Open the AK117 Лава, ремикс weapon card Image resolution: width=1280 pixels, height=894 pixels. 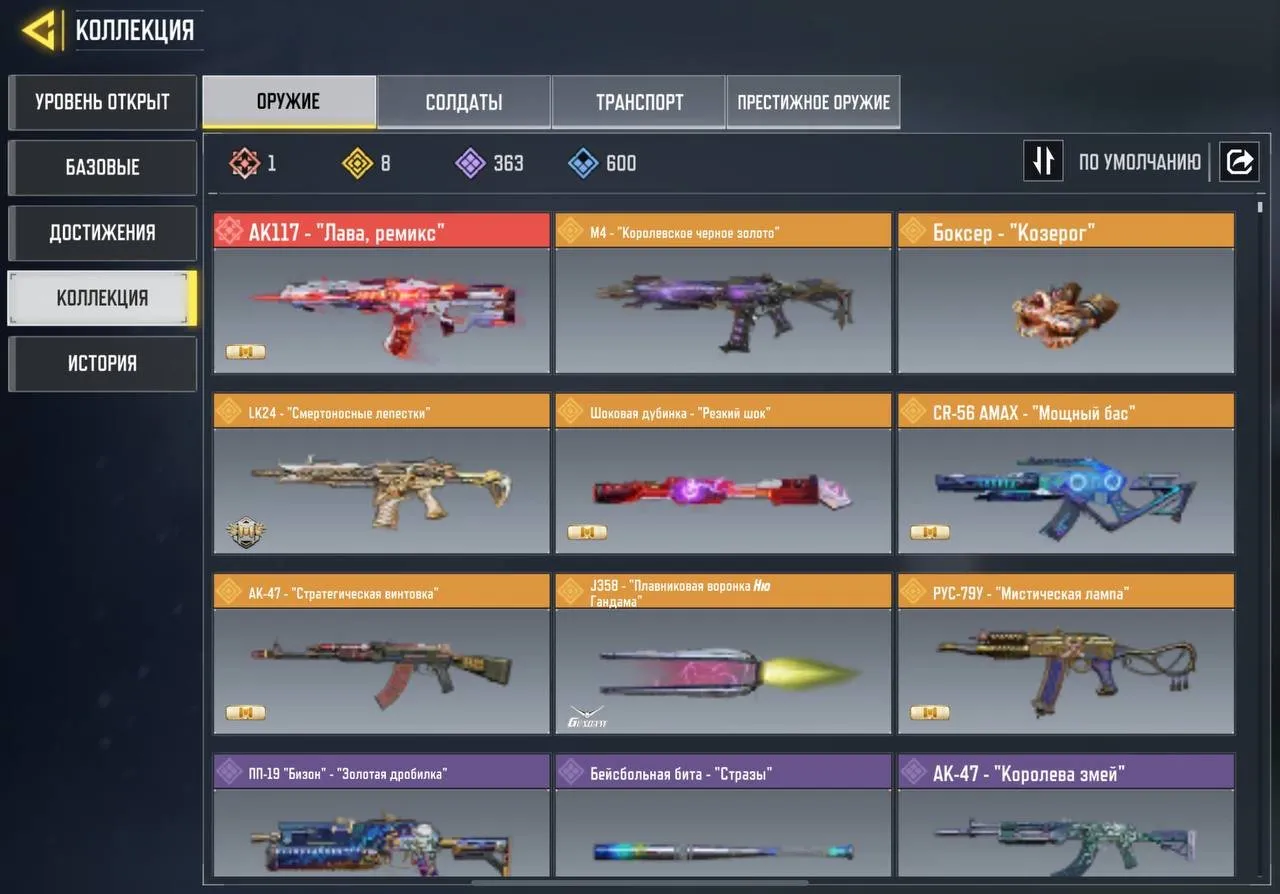(381, 295)
